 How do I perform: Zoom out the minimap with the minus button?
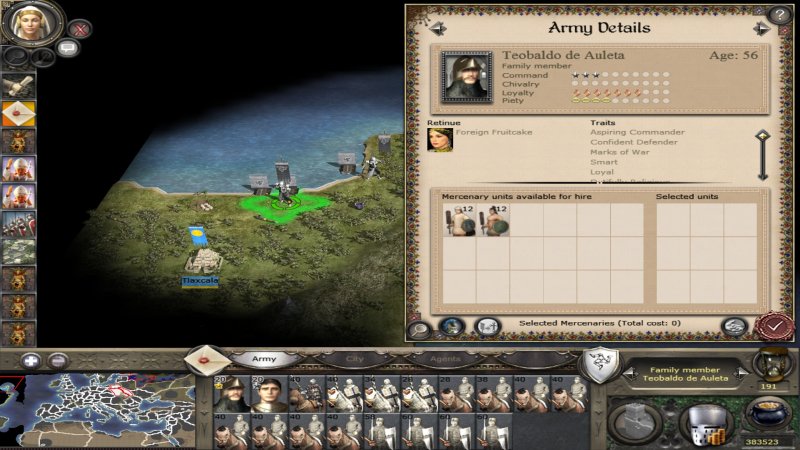pos(58,361)
